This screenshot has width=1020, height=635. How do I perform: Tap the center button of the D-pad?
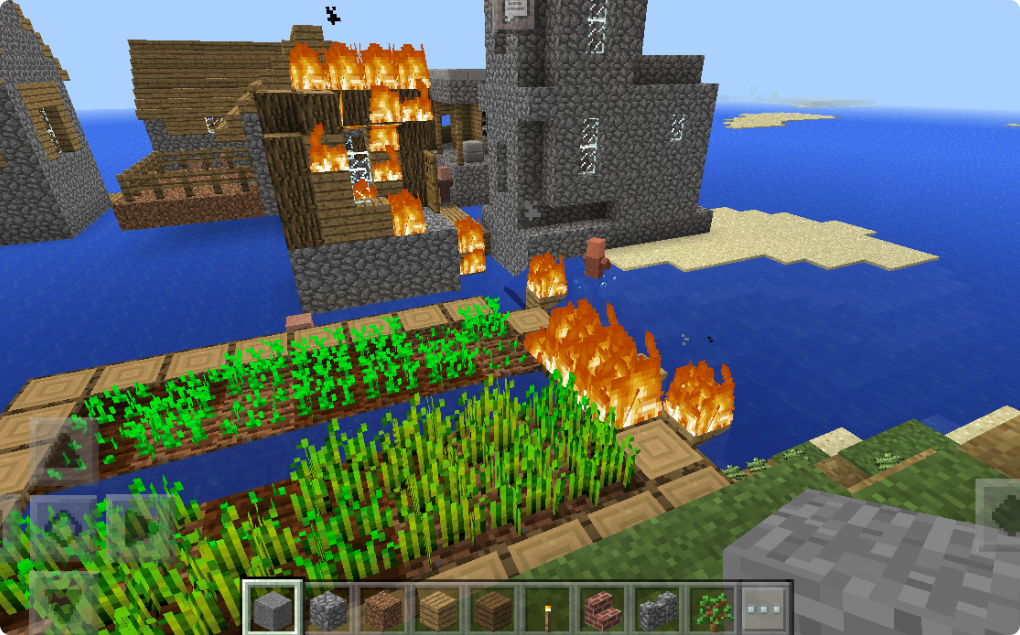(62, 523)
